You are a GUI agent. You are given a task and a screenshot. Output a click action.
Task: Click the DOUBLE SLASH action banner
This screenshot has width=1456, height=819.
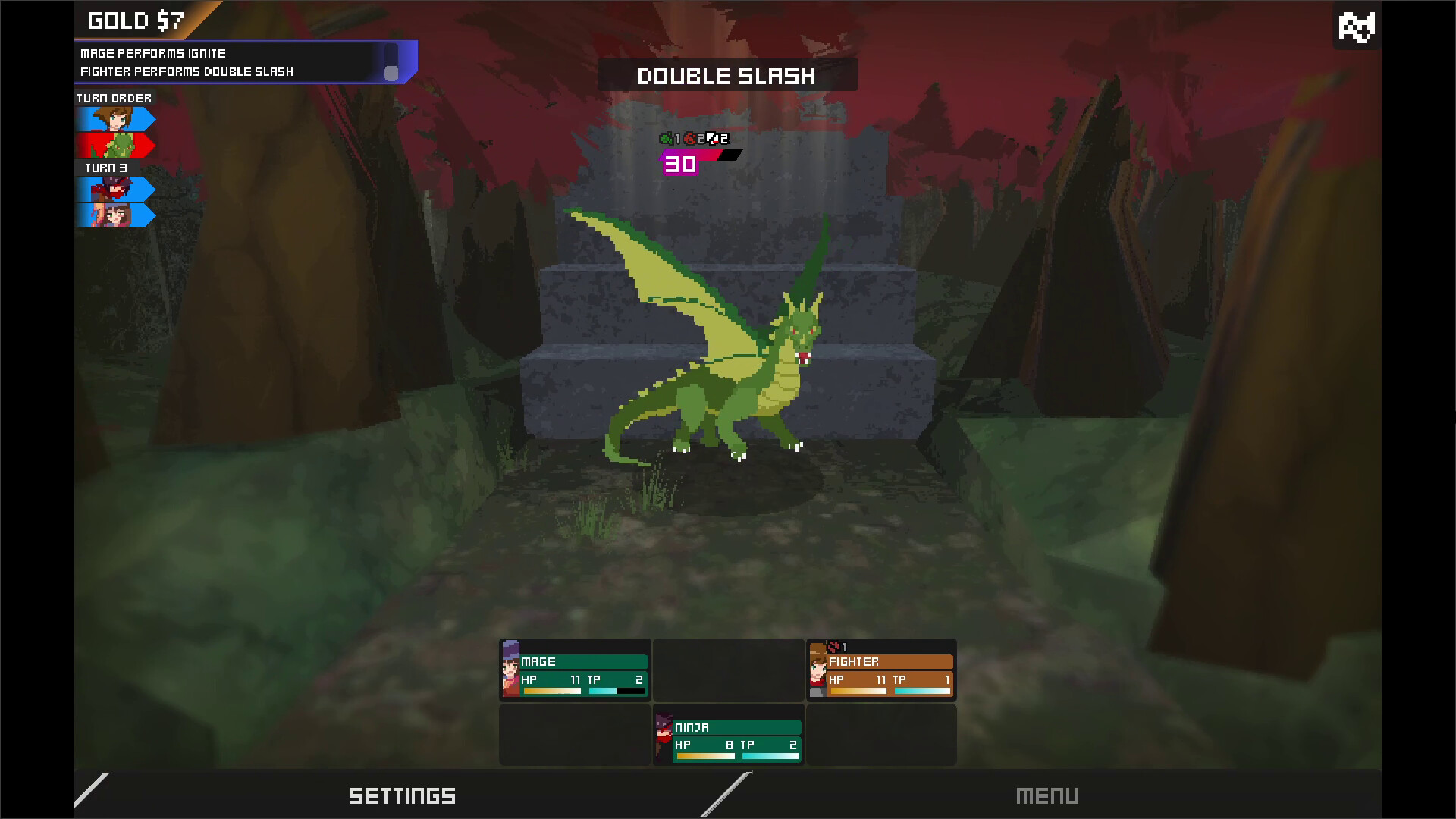(726, 75)
